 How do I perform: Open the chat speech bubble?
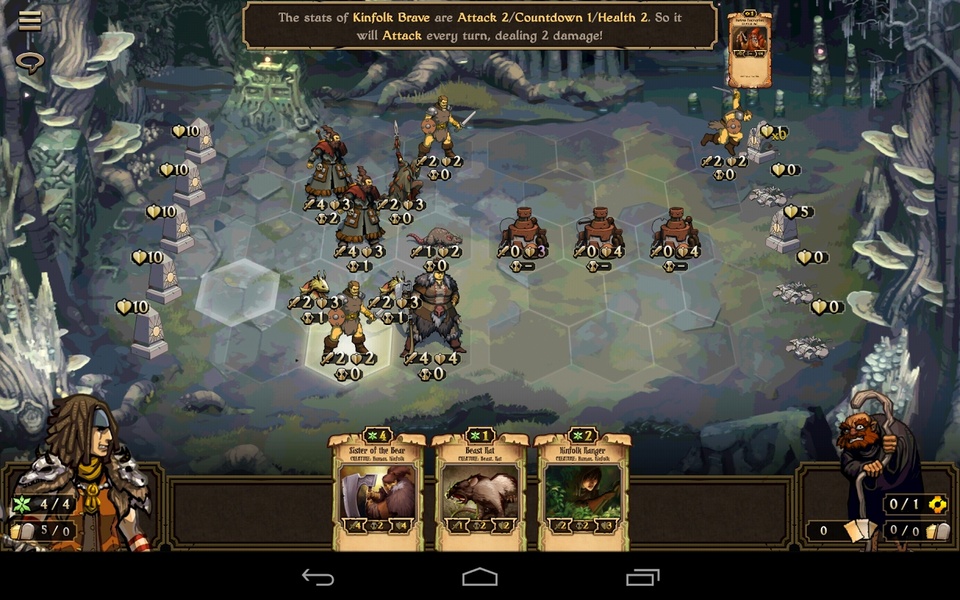pos(30,61)
